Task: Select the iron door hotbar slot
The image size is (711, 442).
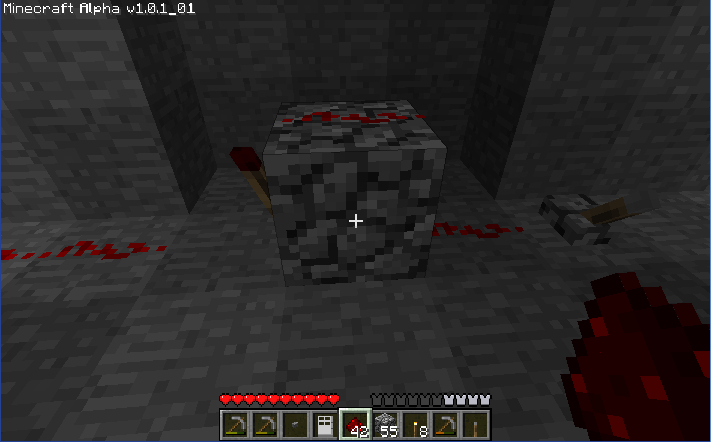Action: (324, 424)
